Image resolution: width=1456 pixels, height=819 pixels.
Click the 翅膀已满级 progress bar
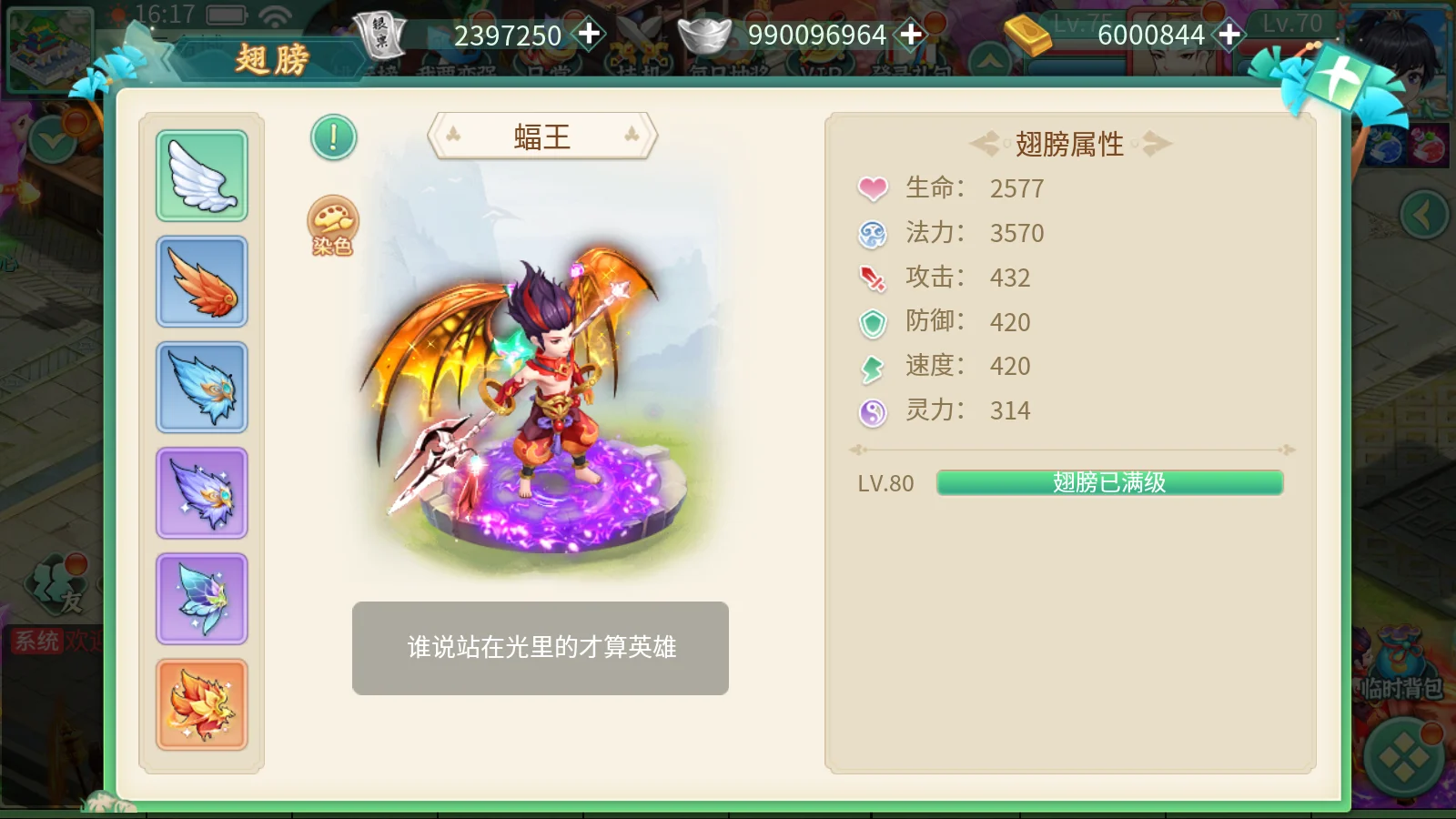(1110, 483)
